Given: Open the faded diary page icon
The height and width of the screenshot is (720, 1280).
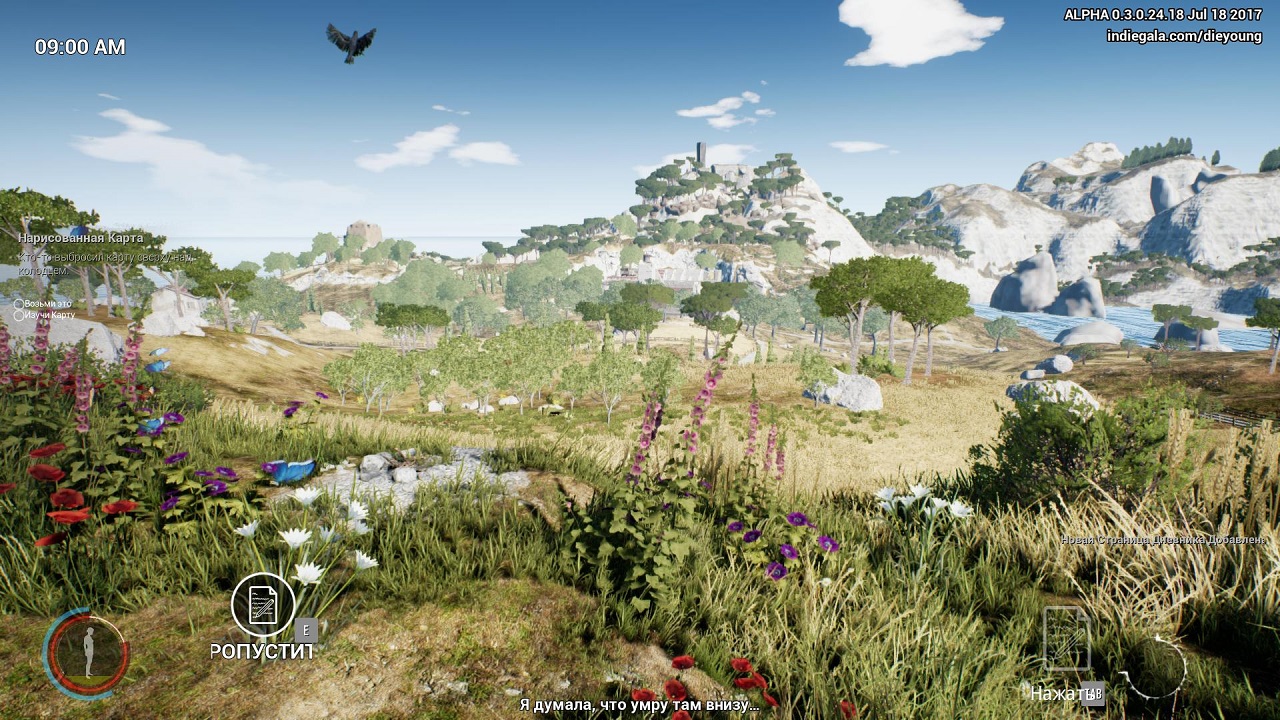Looking at the screenshot, I should [x=1066, y=639].
